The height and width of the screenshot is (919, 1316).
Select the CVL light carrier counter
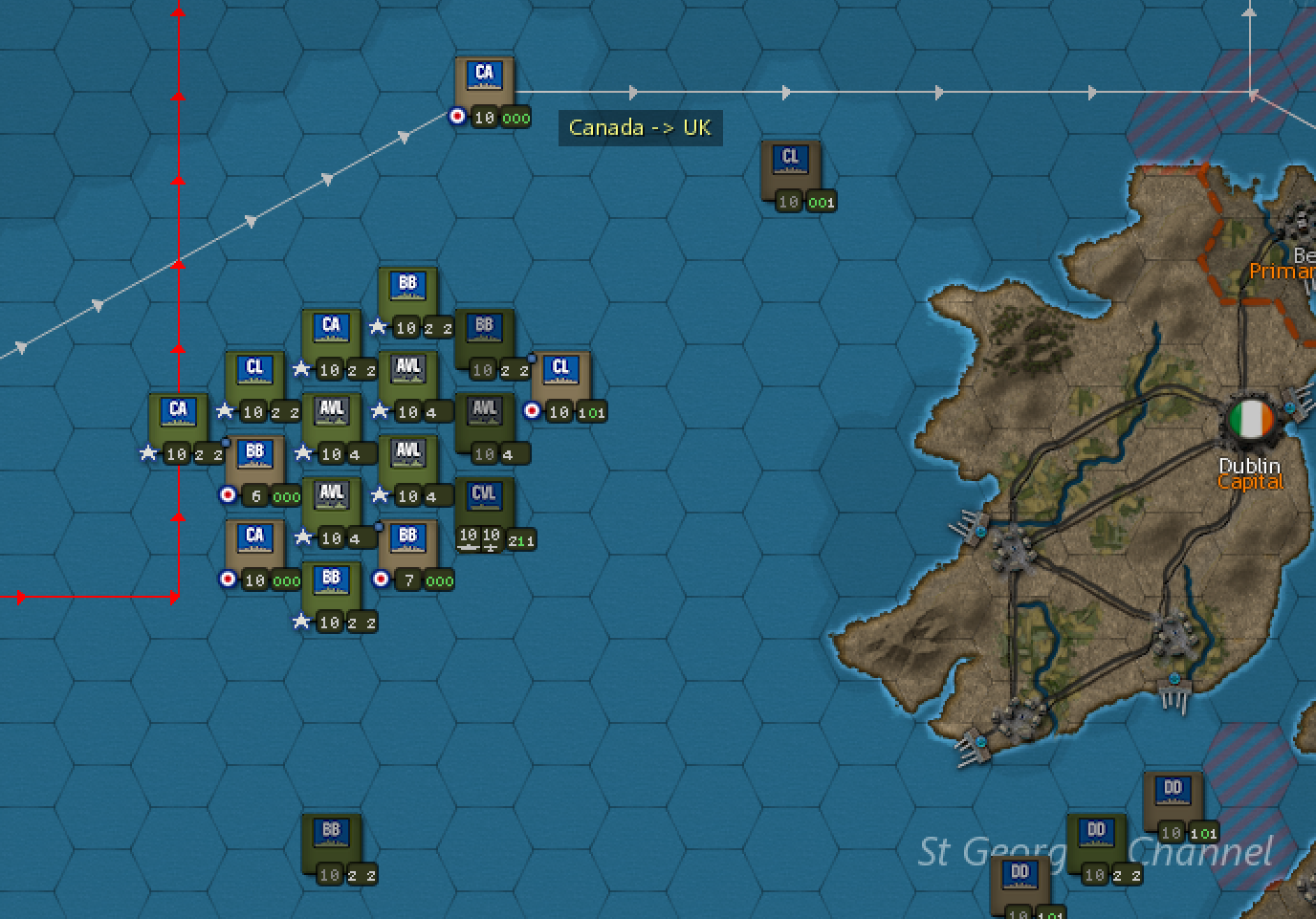(483, 494)
